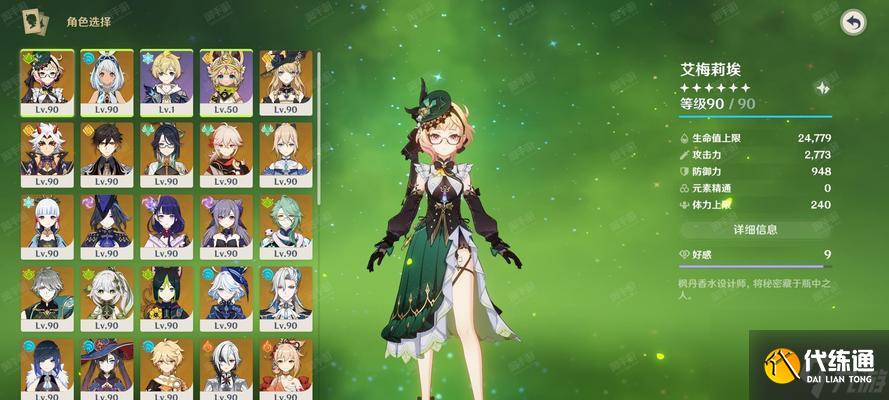Screen dimensions: 889x400
Task: Choose Alhaitham's character portrait
Action: [x=46, y=299]
